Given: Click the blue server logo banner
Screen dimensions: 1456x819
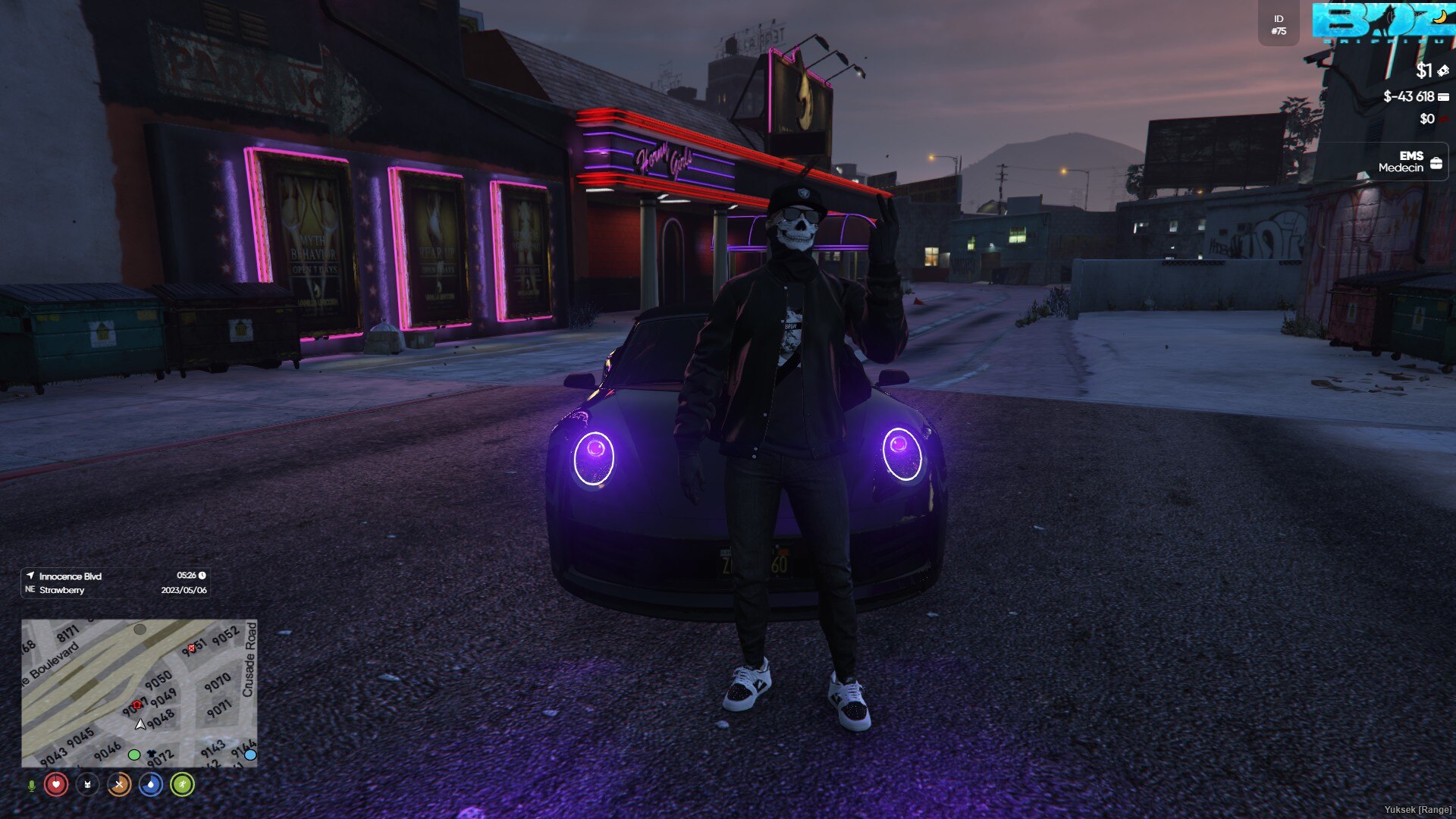Looking at the screenshot, I should point(1383,22).
